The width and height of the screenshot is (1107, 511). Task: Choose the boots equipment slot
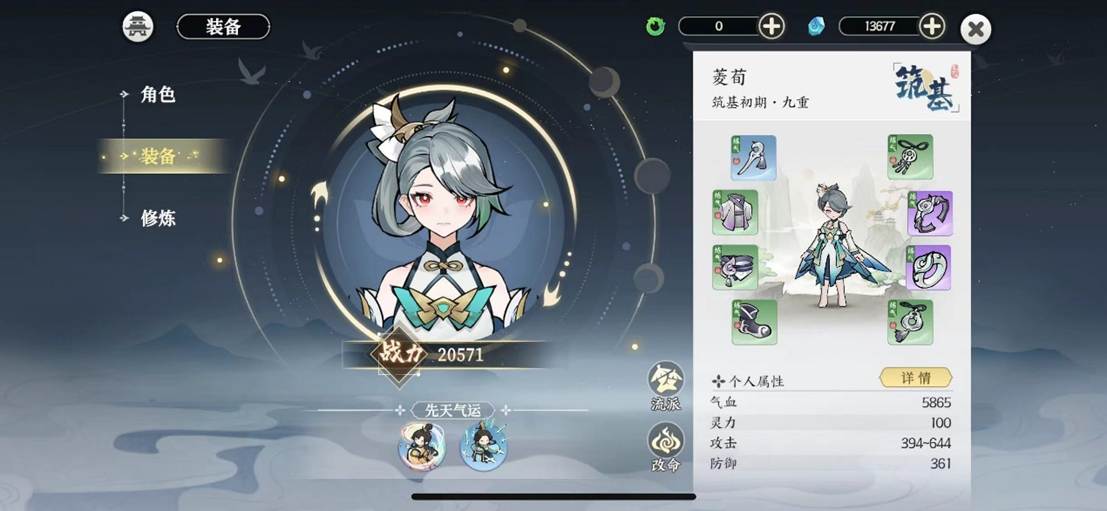(x=753, y=322)
